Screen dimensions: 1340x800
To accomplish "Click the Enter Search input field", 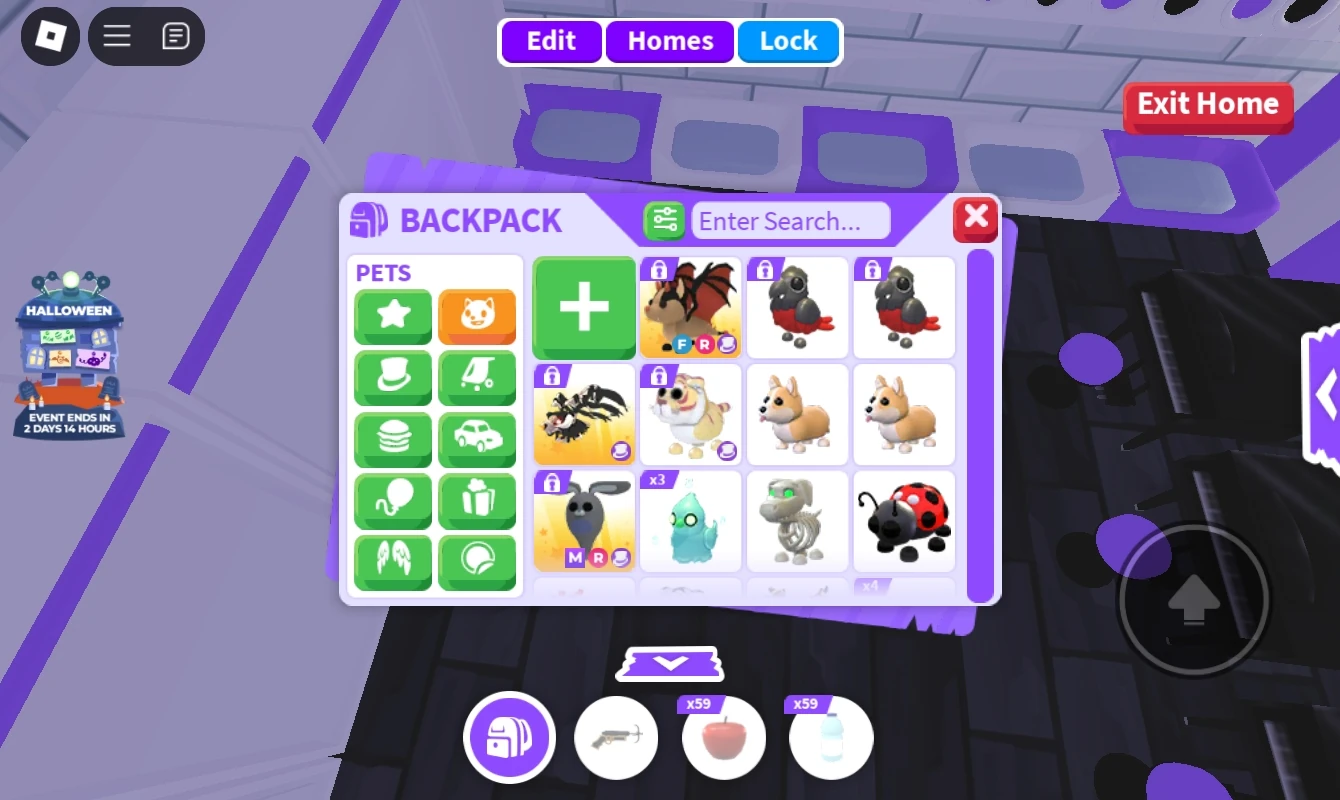I will (791, 221).
